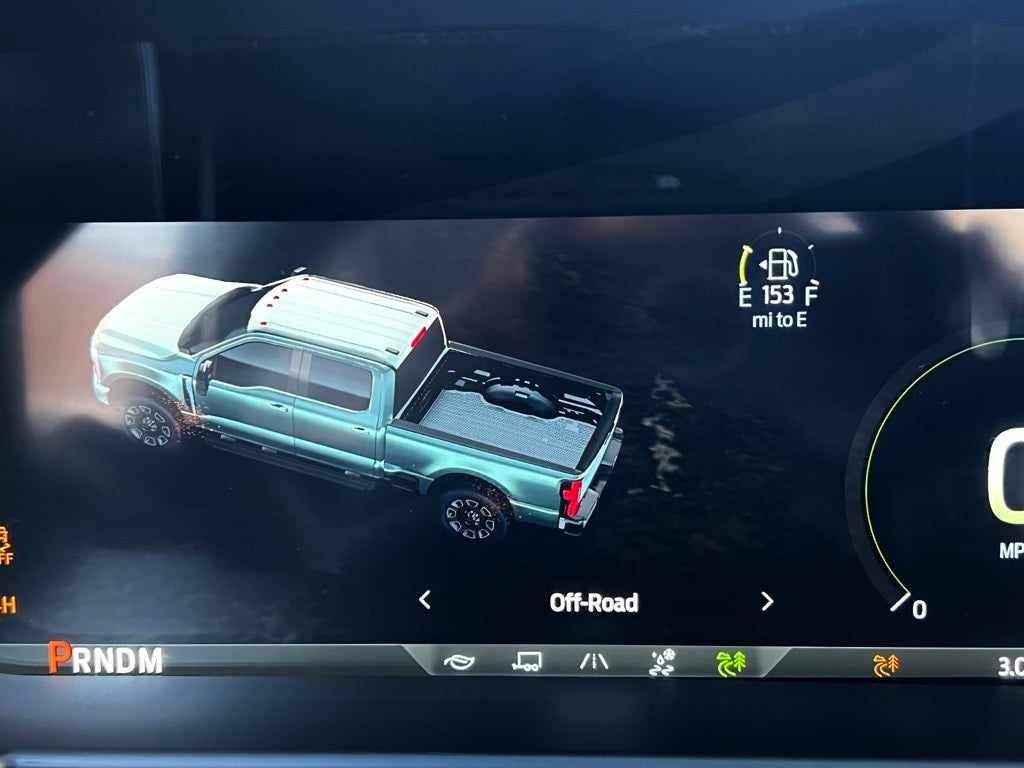Select the Tow/Haul trailer mode icon
Viewport: 1024px width, 768px height.
click(527, 662)
